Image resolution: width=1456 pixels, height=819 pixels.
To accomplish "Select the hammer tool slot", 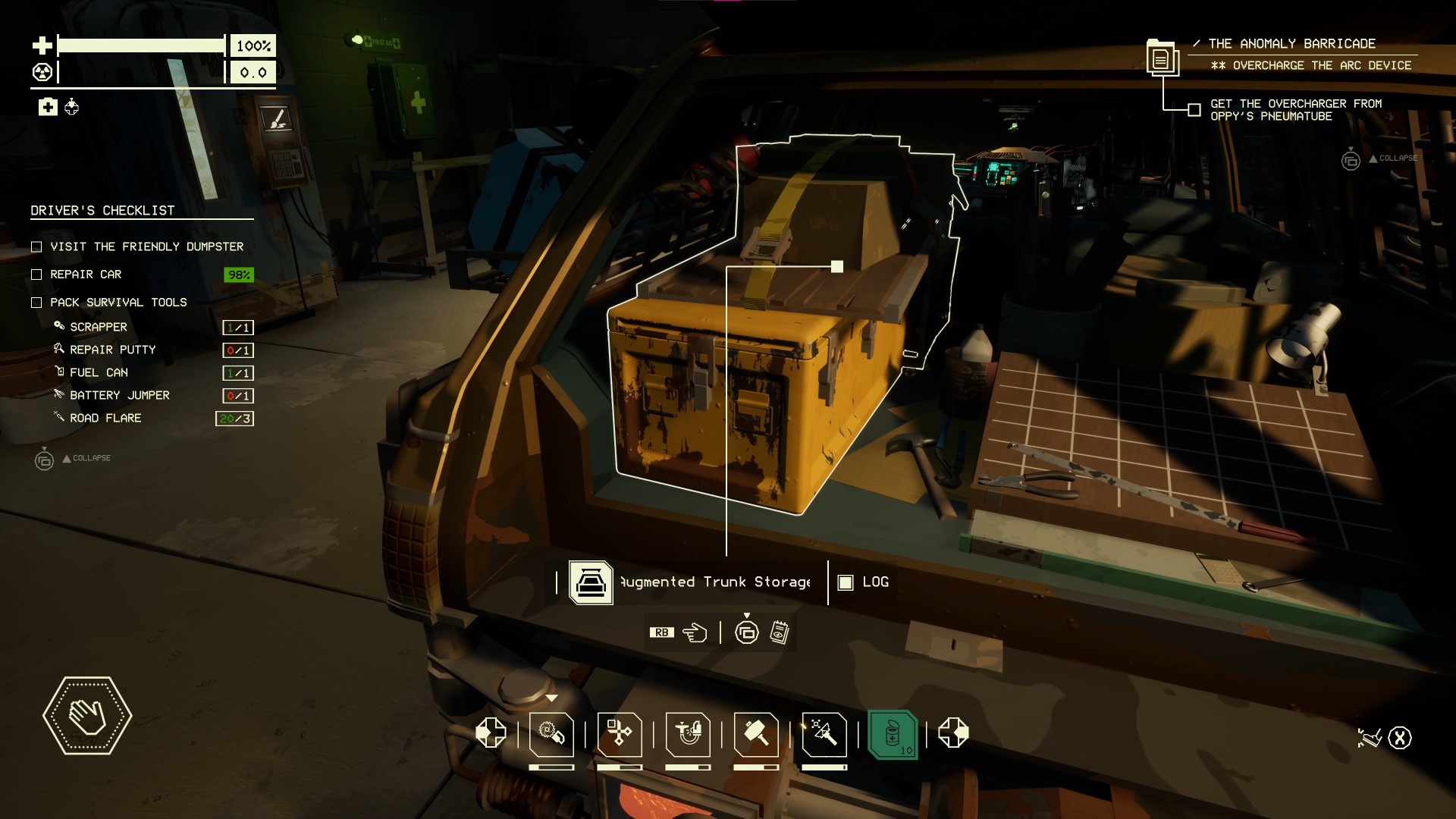I will [x=756, y=734].
